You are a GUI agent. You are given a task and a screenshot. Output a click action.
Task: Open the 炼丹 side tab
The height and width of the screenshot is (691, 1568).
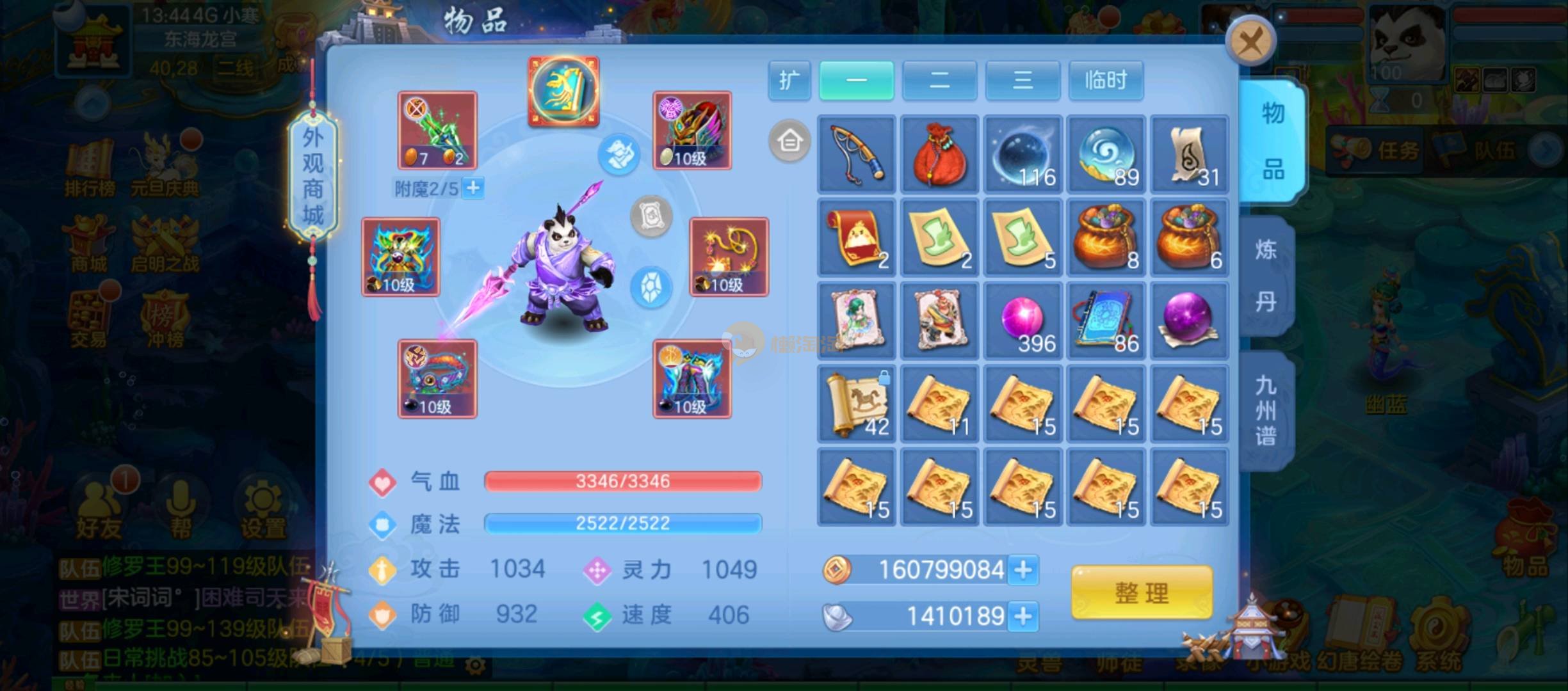[x=1266, y=275]
